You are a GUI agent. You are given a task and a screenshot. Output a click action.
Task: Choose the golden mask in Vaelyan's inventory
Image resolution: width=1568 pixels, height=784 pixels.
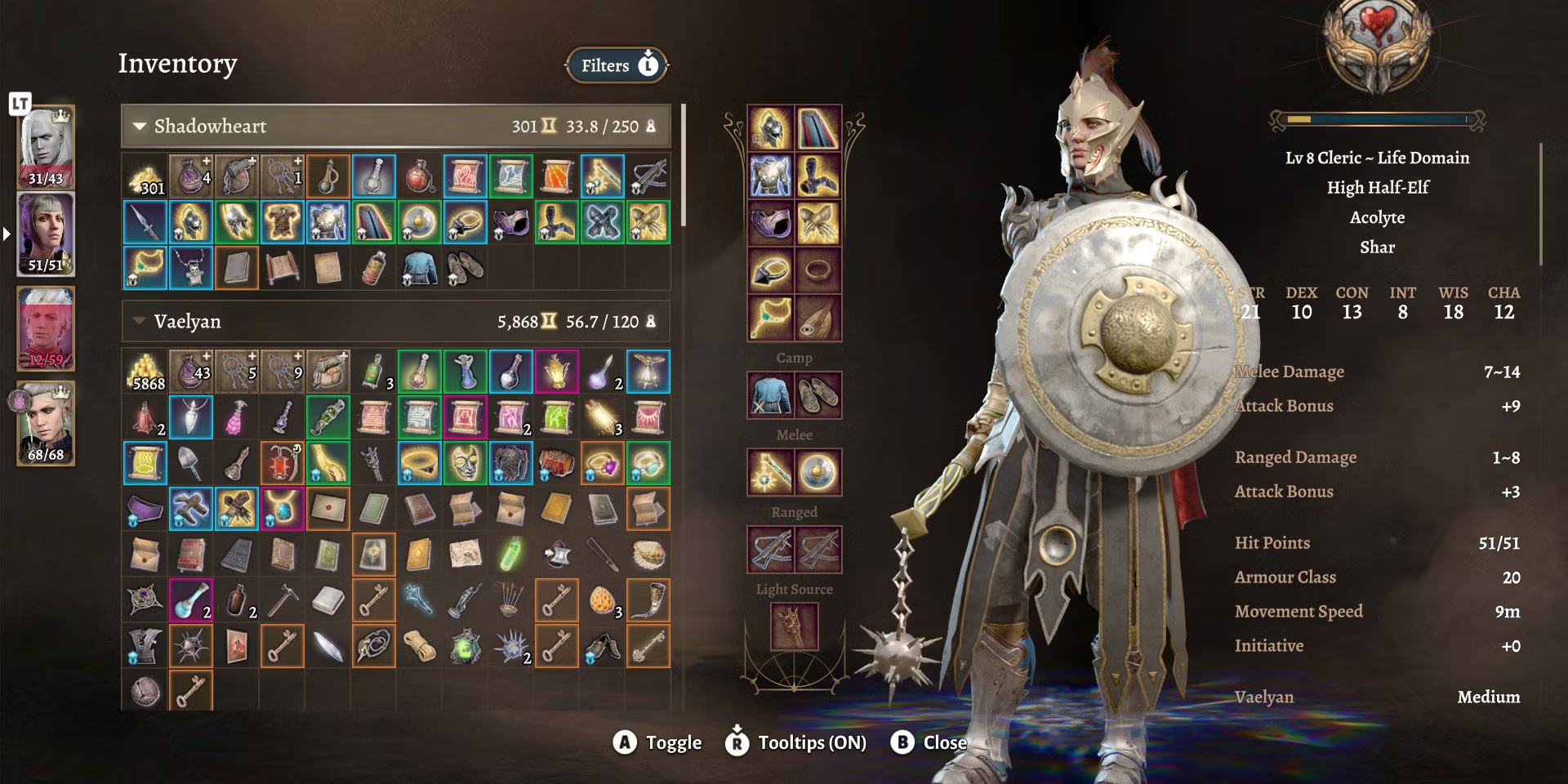pyautogui.click(x=465, y=464)
